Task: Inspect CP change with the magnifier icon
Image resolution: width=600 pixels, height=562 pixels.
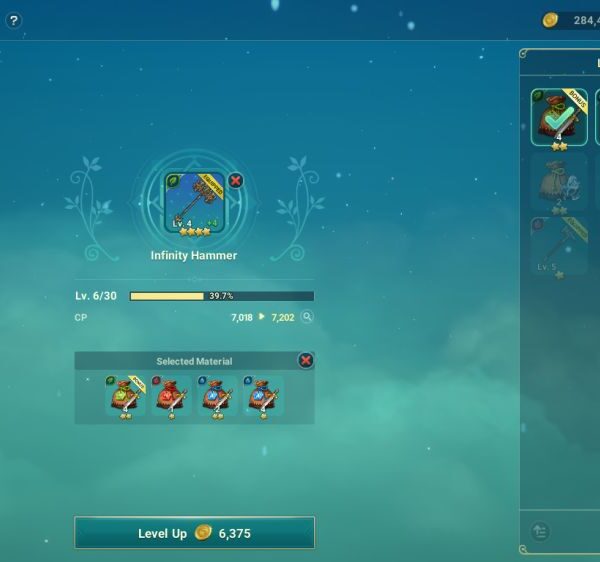Action: click(x=307, y=317)
